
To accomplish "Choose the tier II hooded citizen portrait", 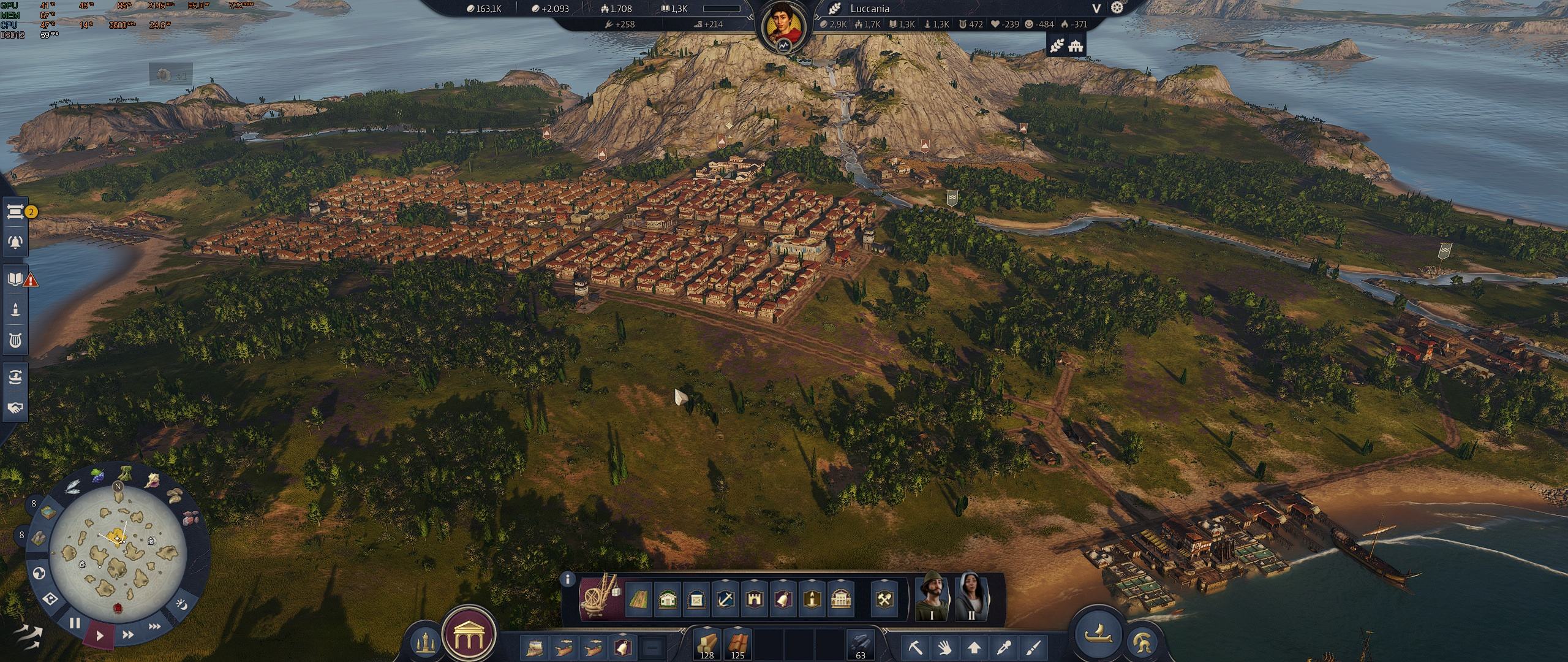I will (x=971, y=597).
